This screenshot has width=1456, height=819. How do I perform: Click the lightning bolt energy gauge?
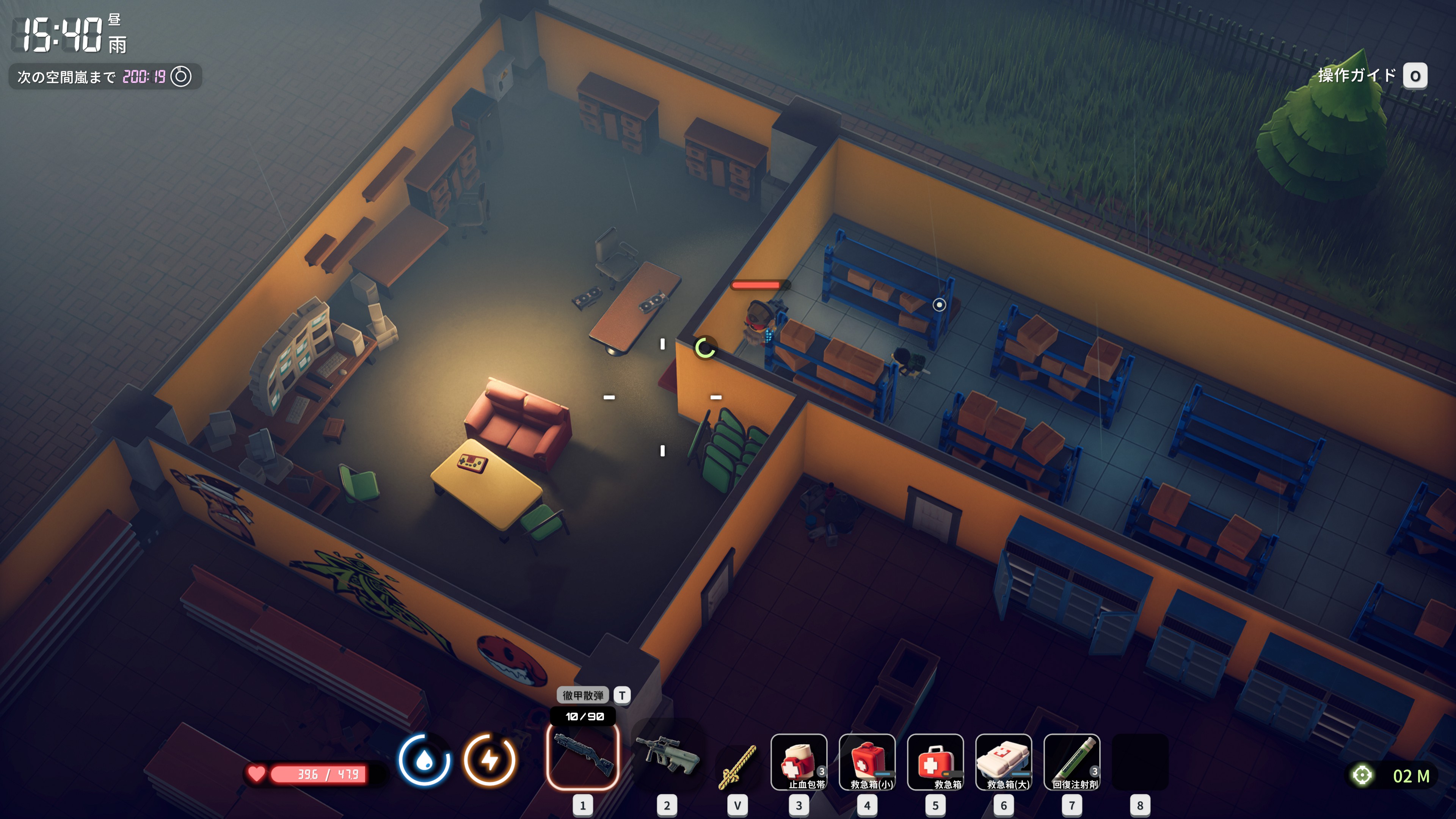tap(490, 759)
